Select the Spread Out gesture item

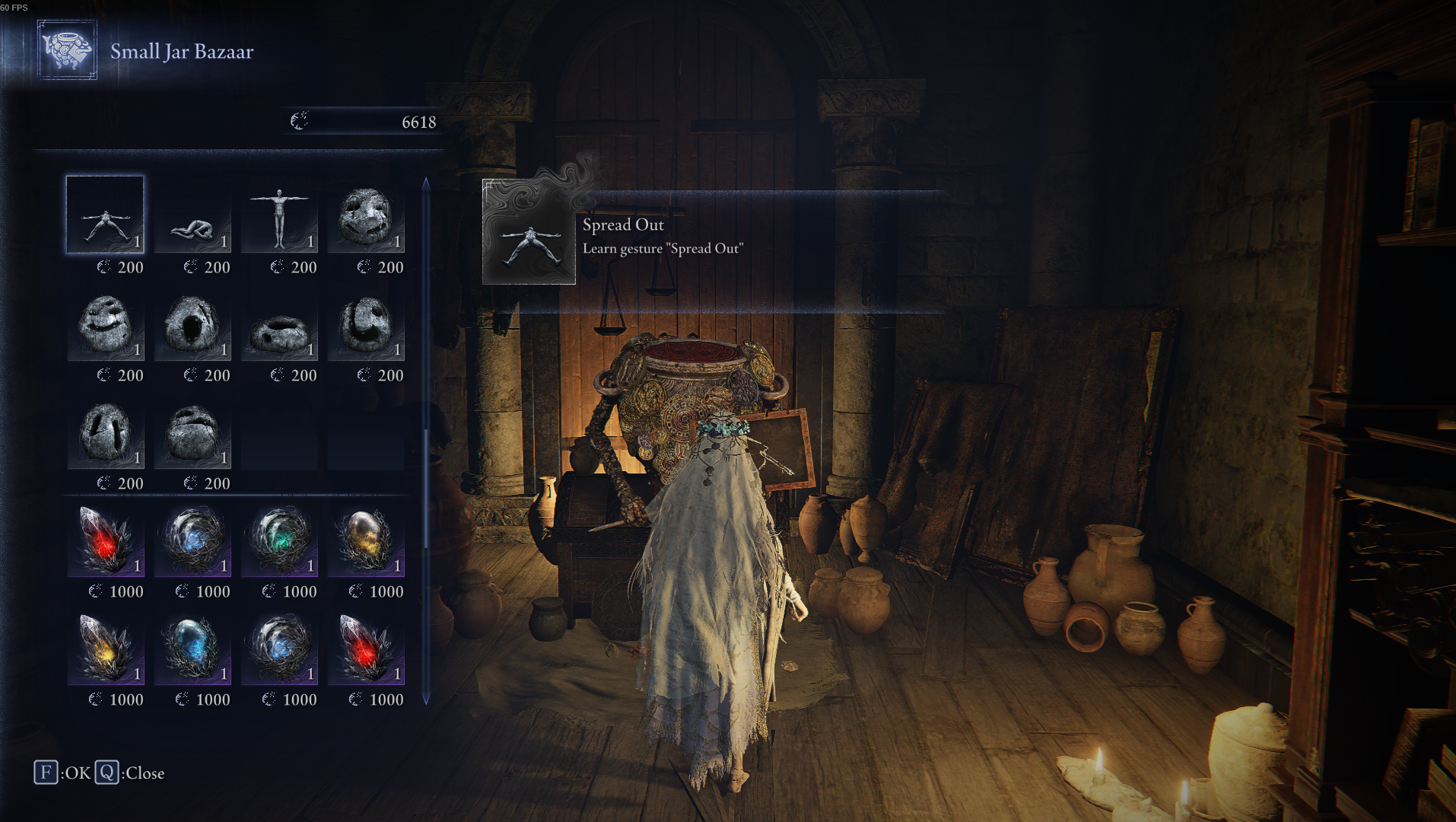click(x=104, y=217)
